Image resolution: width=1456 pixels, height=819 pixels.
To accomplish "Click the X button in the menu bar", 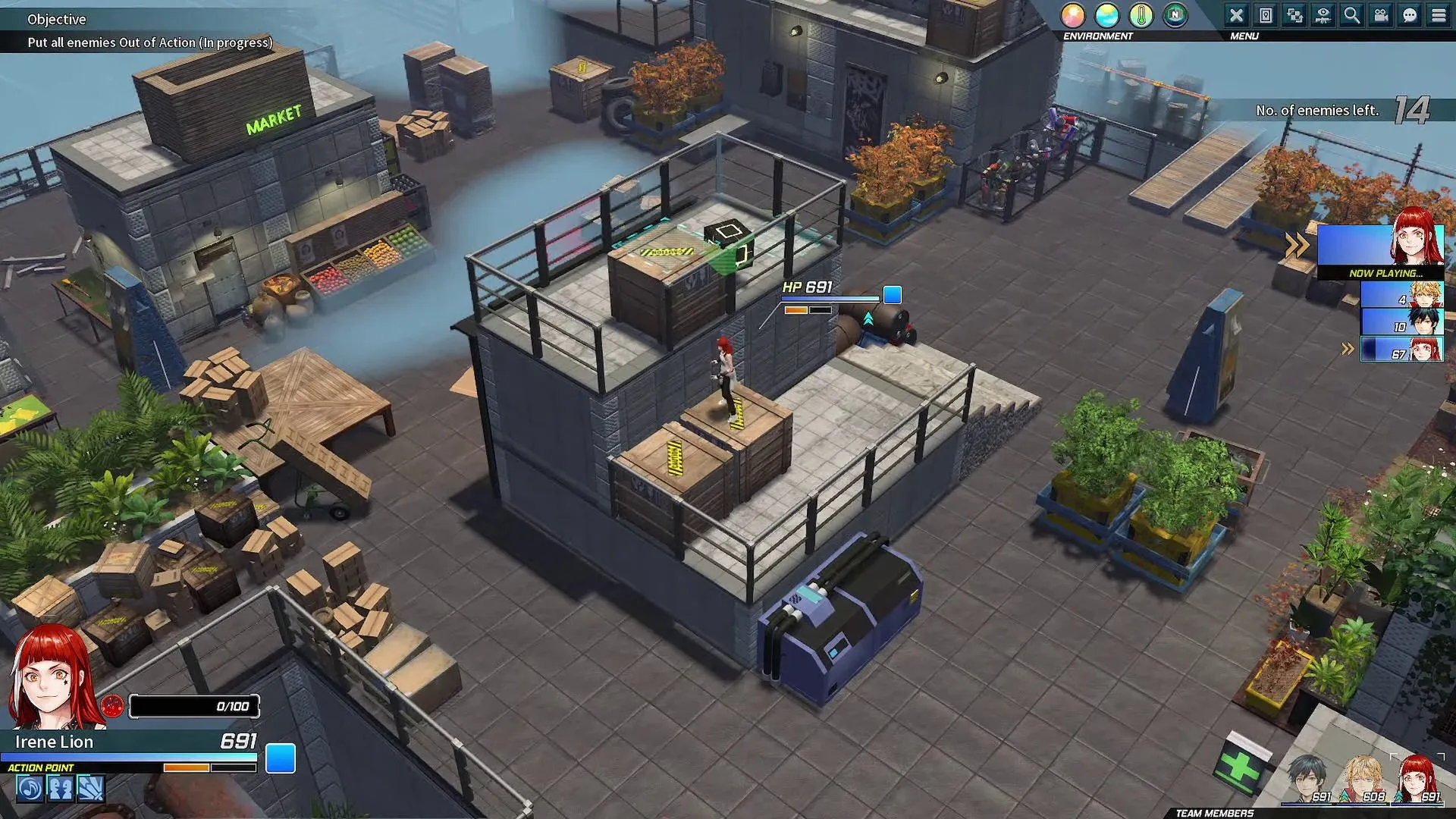I will click(1237, 15).
